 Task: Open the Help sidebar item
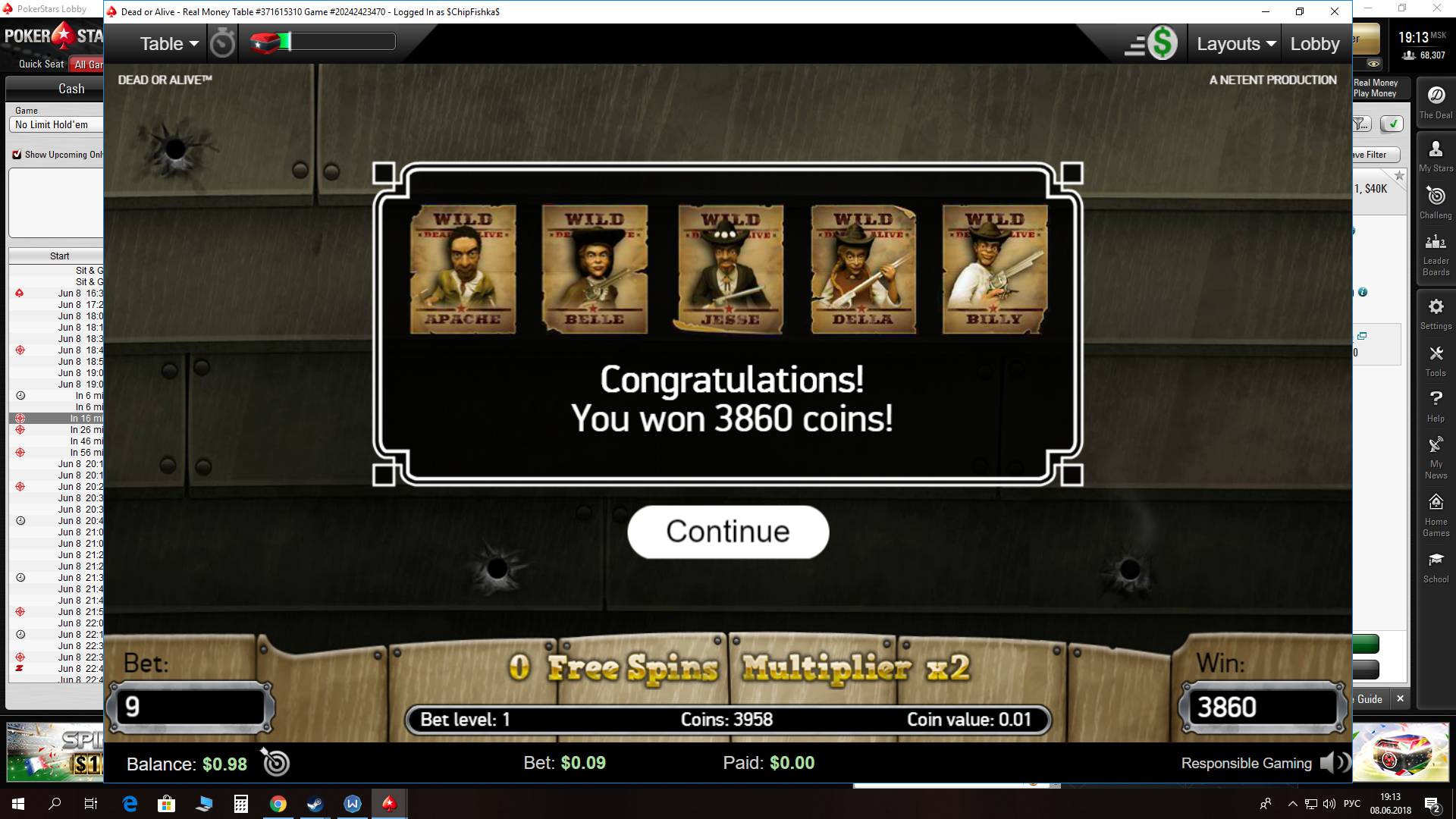click(1436, 406)
